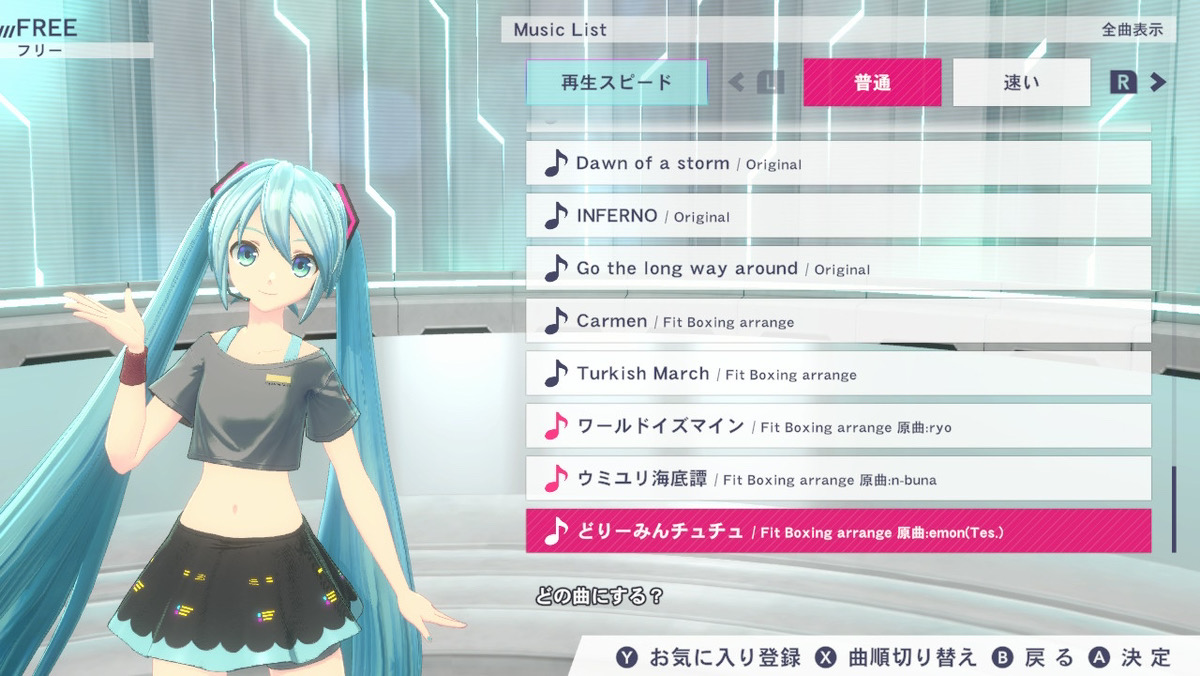Image resolution: width=1200 pixels, height=676 pixels.
Task: Click the right arrow beside the speed options
Action: click(x=1158, y=83)
